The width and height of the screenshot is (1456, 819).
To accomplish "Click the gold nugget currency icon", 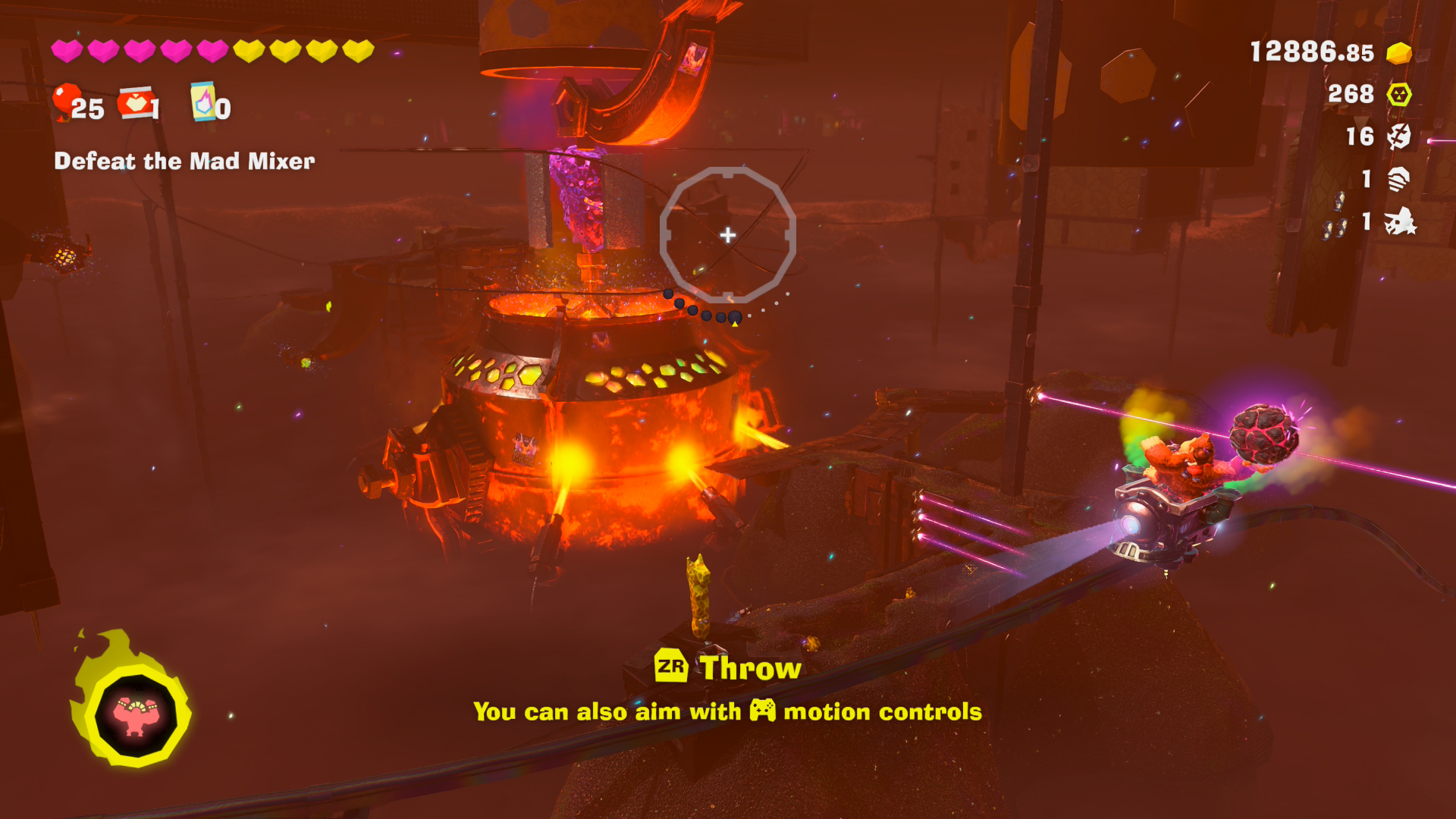I will [1398, 53].
